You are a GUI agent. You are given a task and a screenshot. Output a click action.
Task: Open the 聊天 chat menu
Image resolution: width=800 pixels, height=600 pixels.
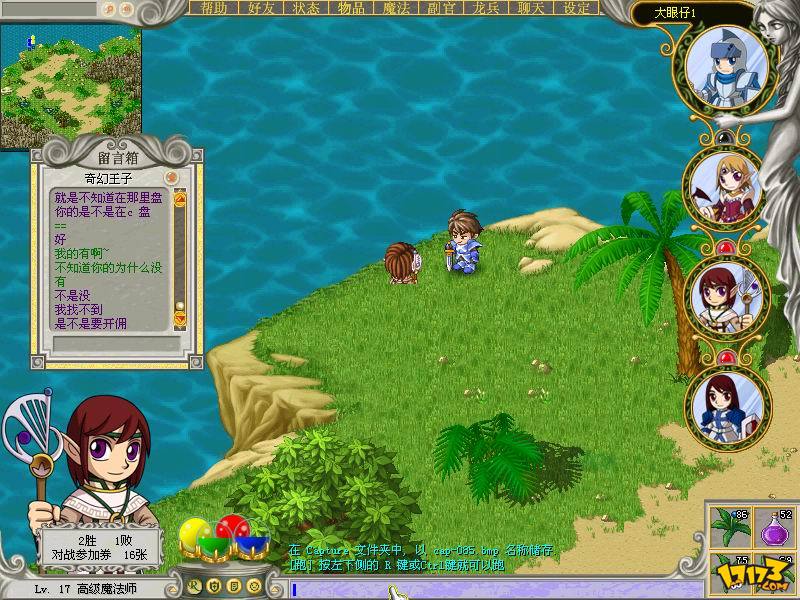533,8
